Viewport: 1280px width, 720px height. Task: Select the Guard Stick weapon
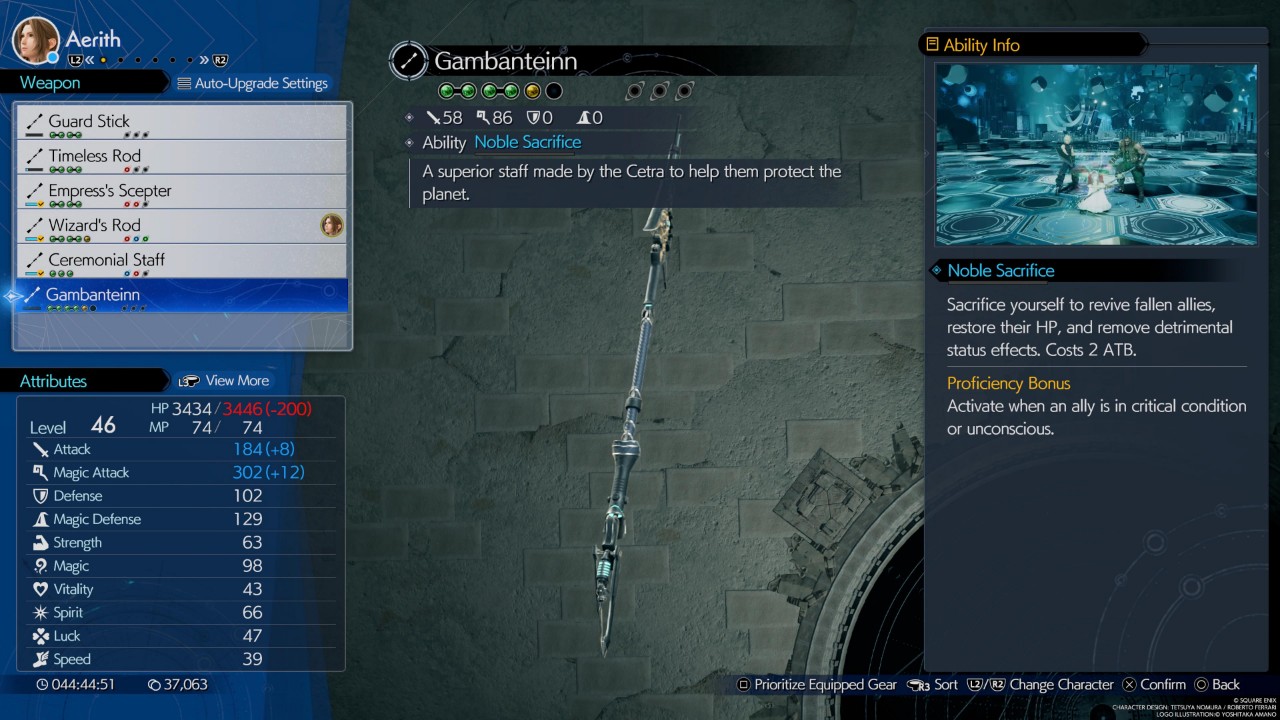(182, 122)
